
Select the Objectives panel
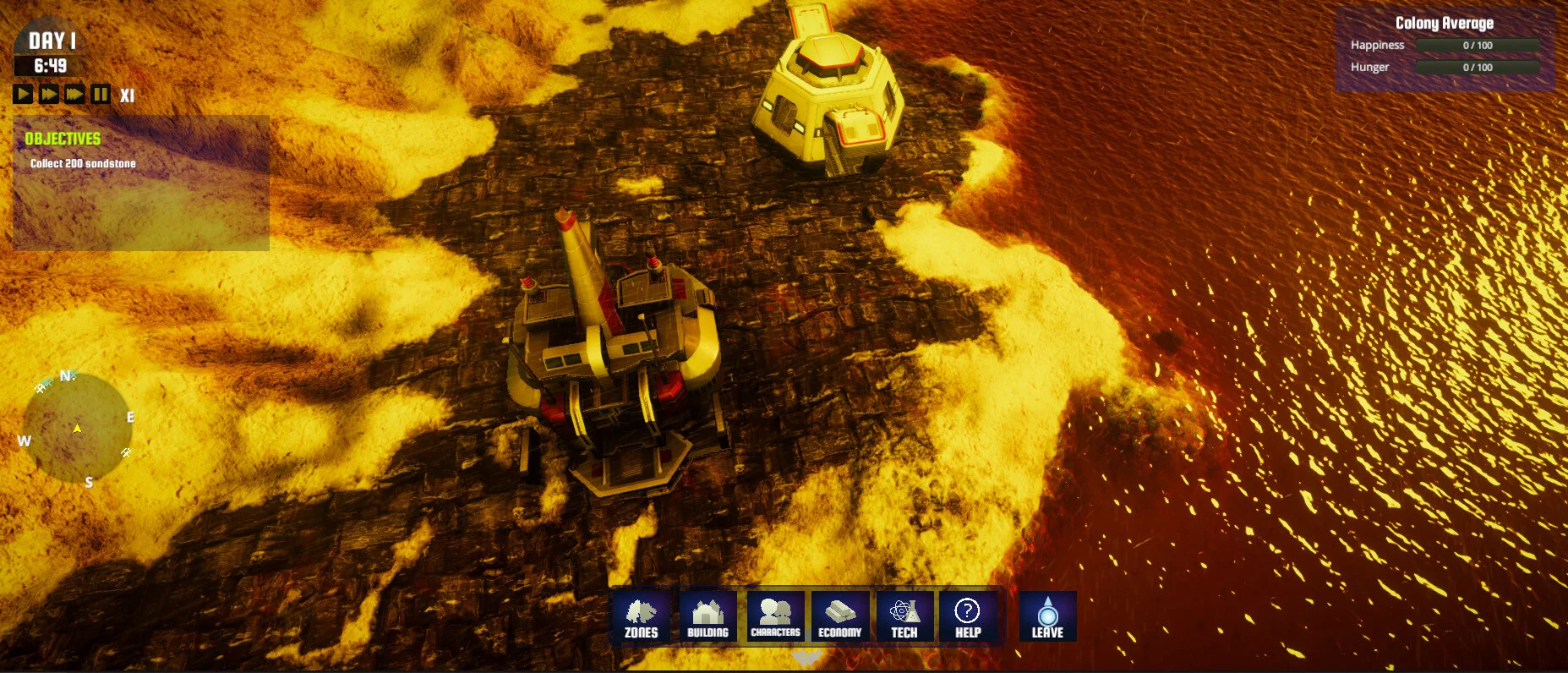click(141, 183)
